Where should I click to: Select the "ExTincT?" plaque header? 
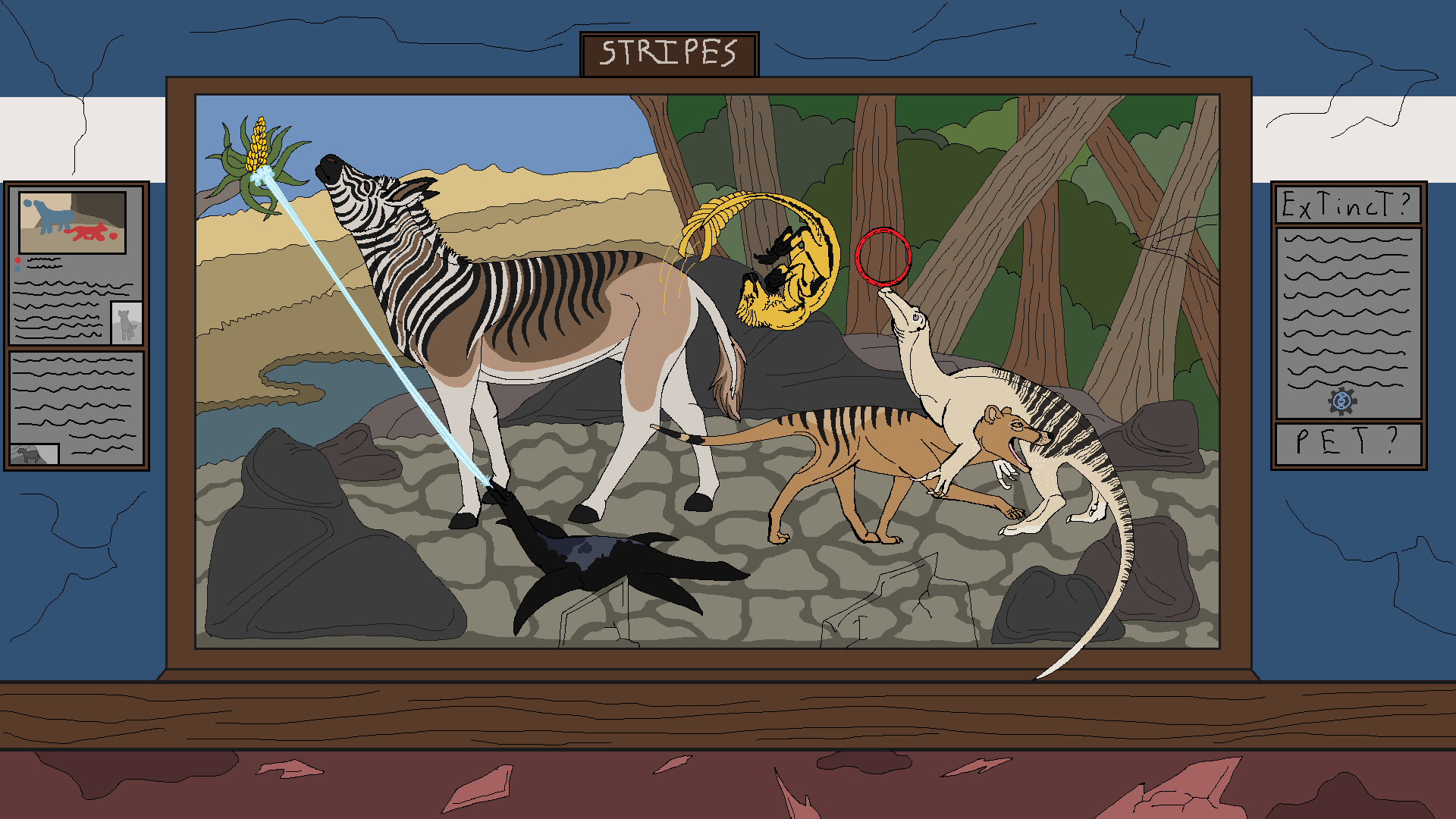1348,205
